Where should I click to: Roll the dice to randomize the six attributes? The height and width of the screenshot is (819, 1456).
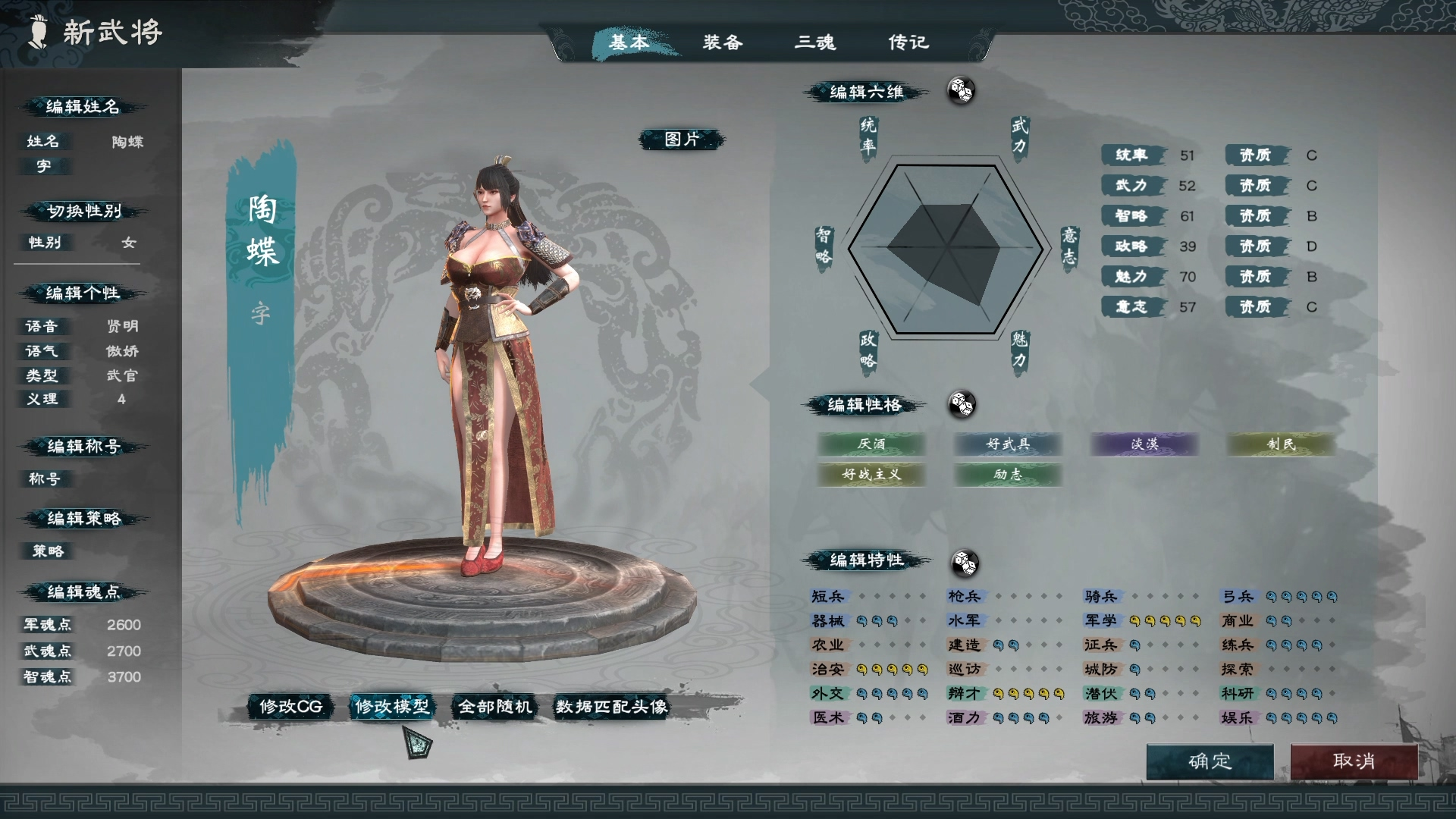(962, 91)
